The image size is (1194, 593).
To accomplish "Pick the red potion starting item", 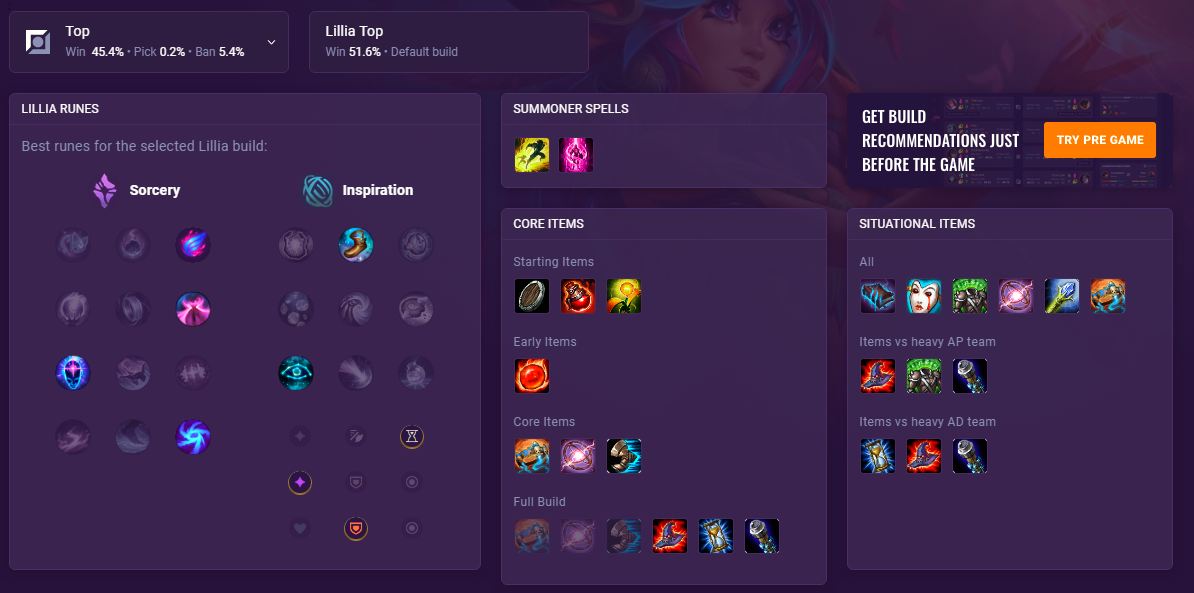I will pos(578,296).
